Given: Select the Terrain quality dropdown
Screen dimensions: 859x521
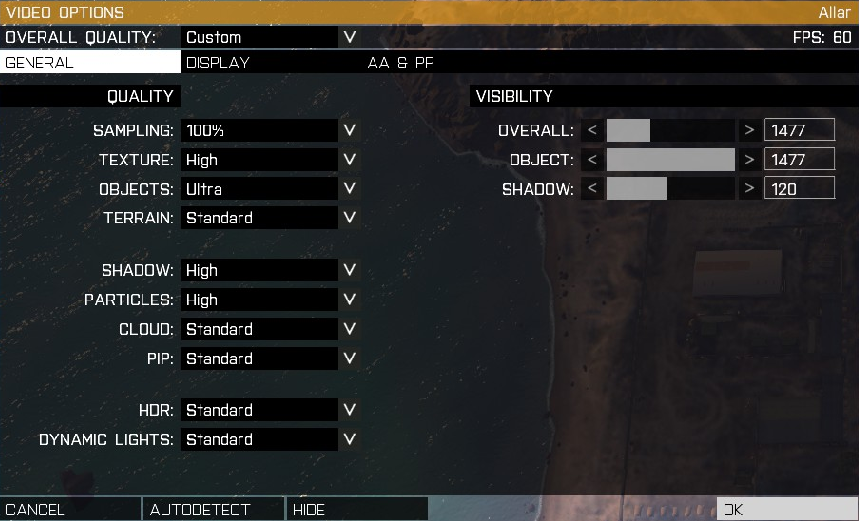Looking at the screenshot, I should (x=270, y=218).
